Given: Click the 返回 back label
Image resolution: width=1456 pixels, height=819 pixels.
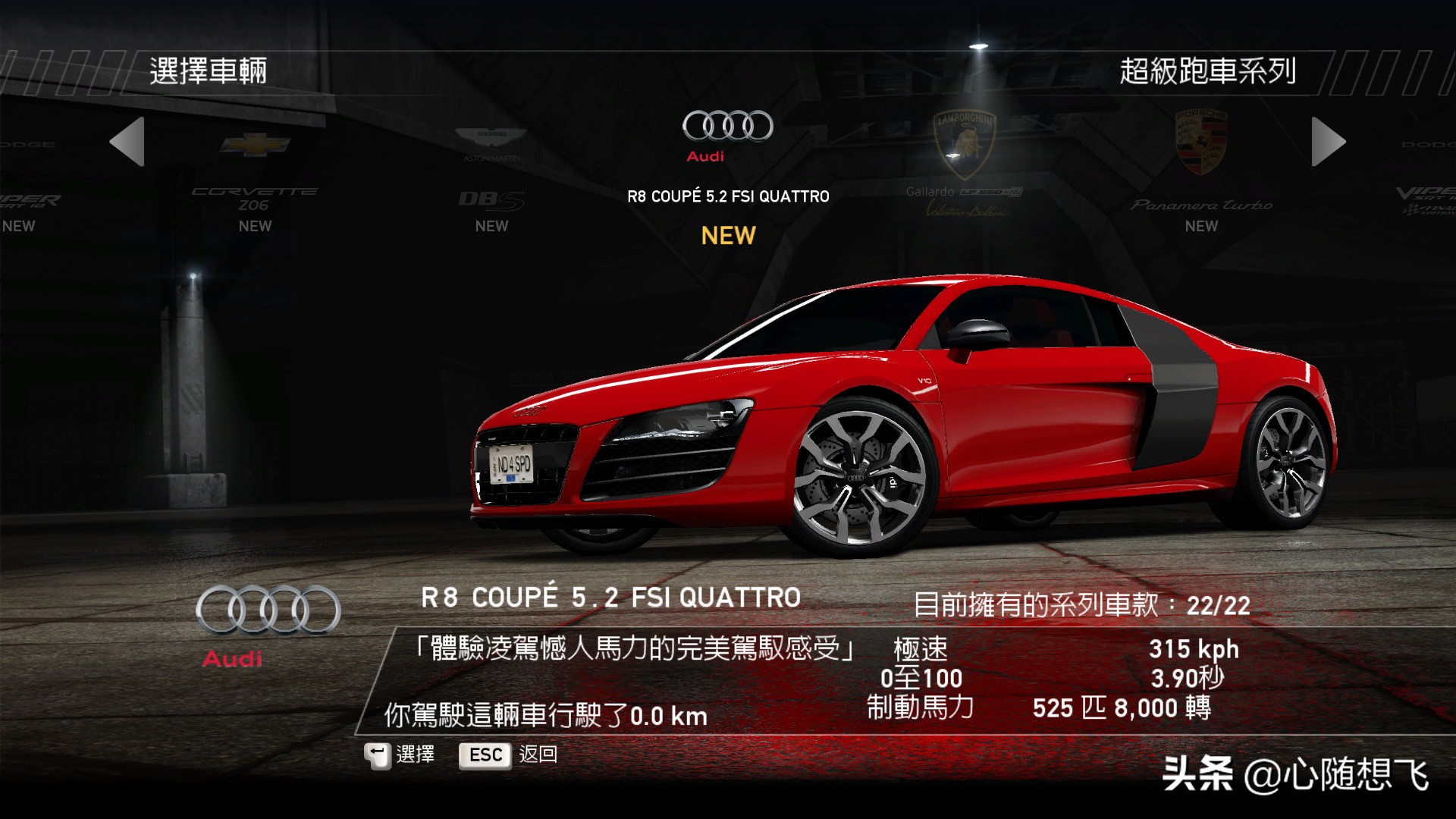Looking at the screenshot, I should [538, 755].
